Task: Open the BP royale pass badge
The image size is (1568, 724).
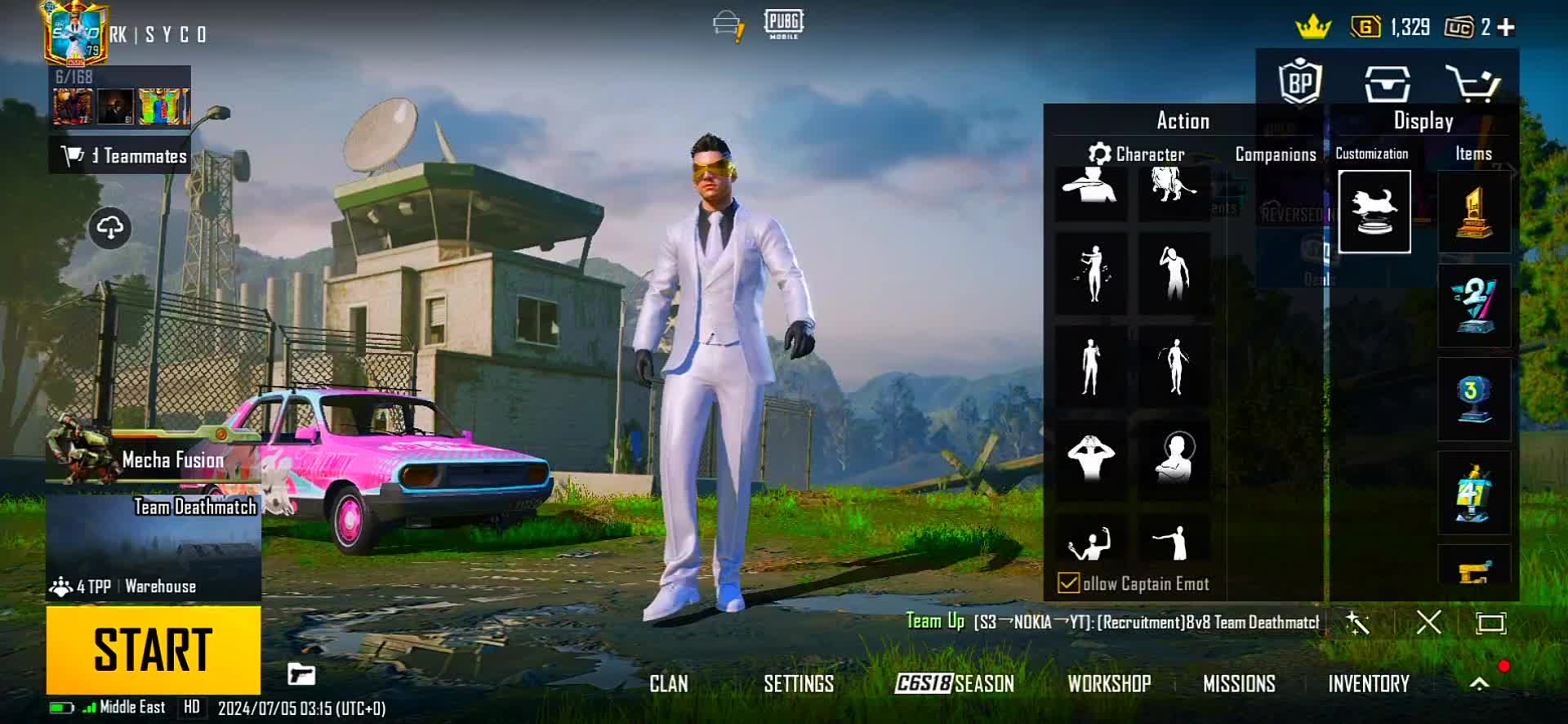Action: coord(1300,83)
